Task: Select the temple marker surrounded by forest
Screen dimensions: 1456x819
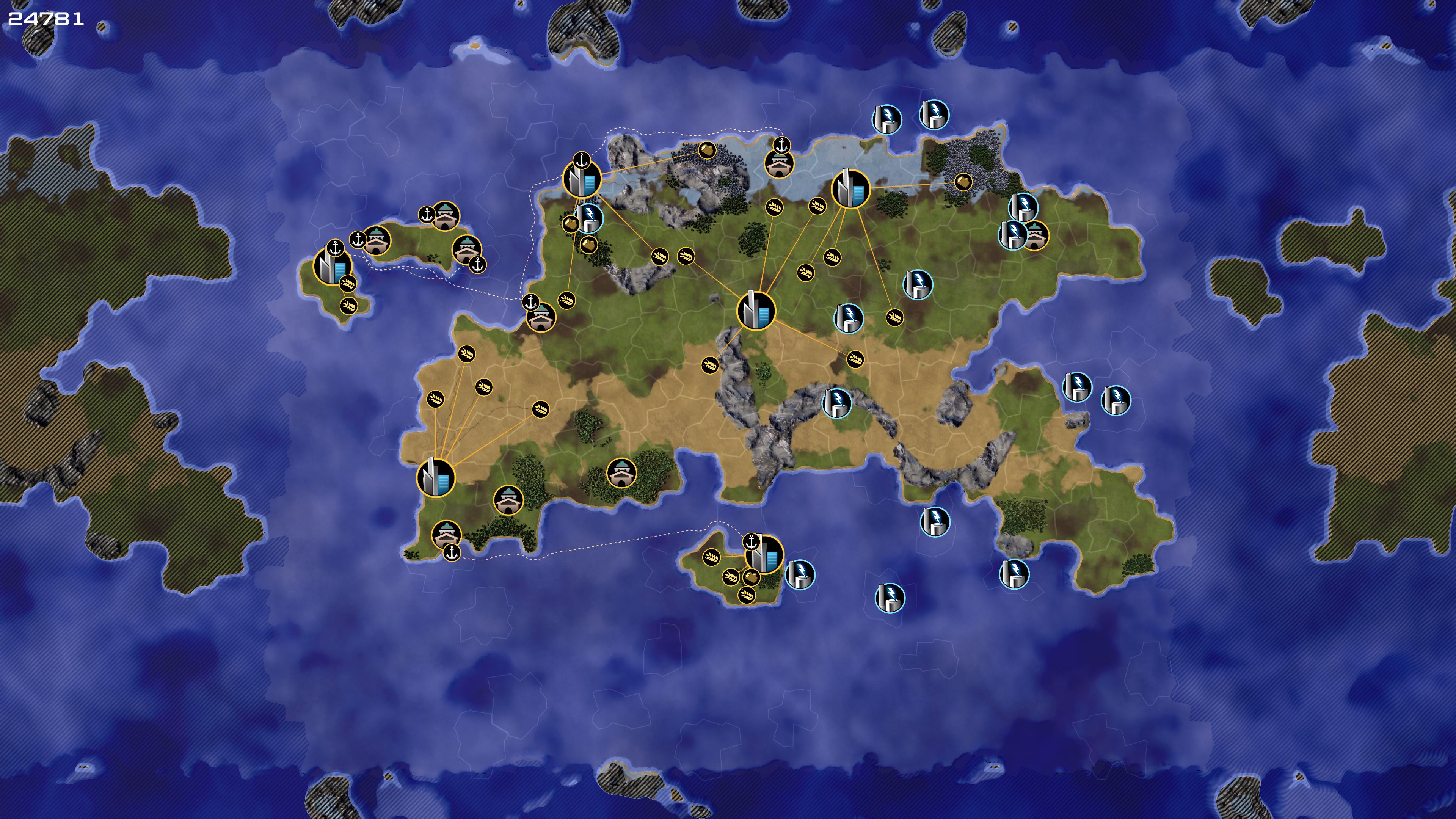Action: pos(621,472)
